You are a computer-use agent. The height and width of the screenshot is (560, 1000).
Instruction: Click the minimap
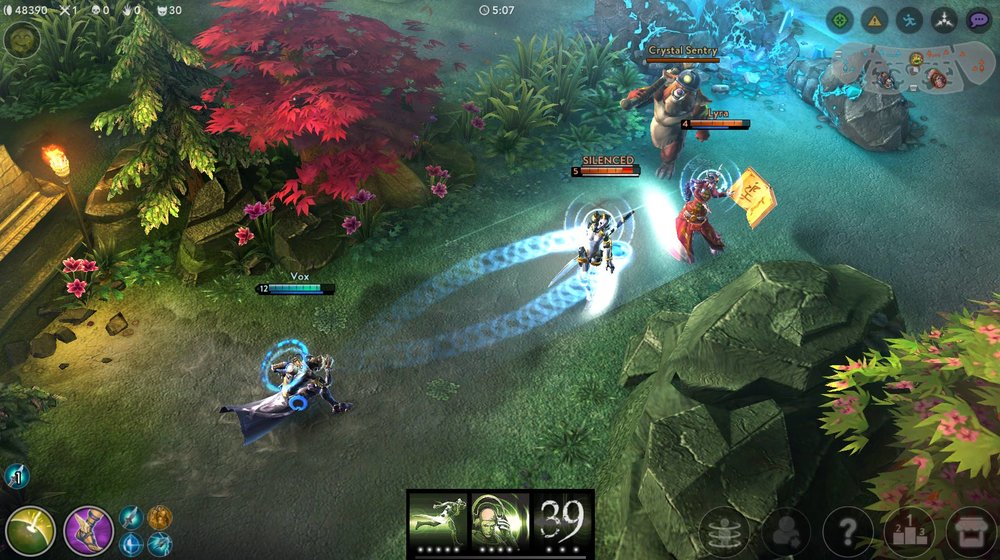[x=902, y=70]
